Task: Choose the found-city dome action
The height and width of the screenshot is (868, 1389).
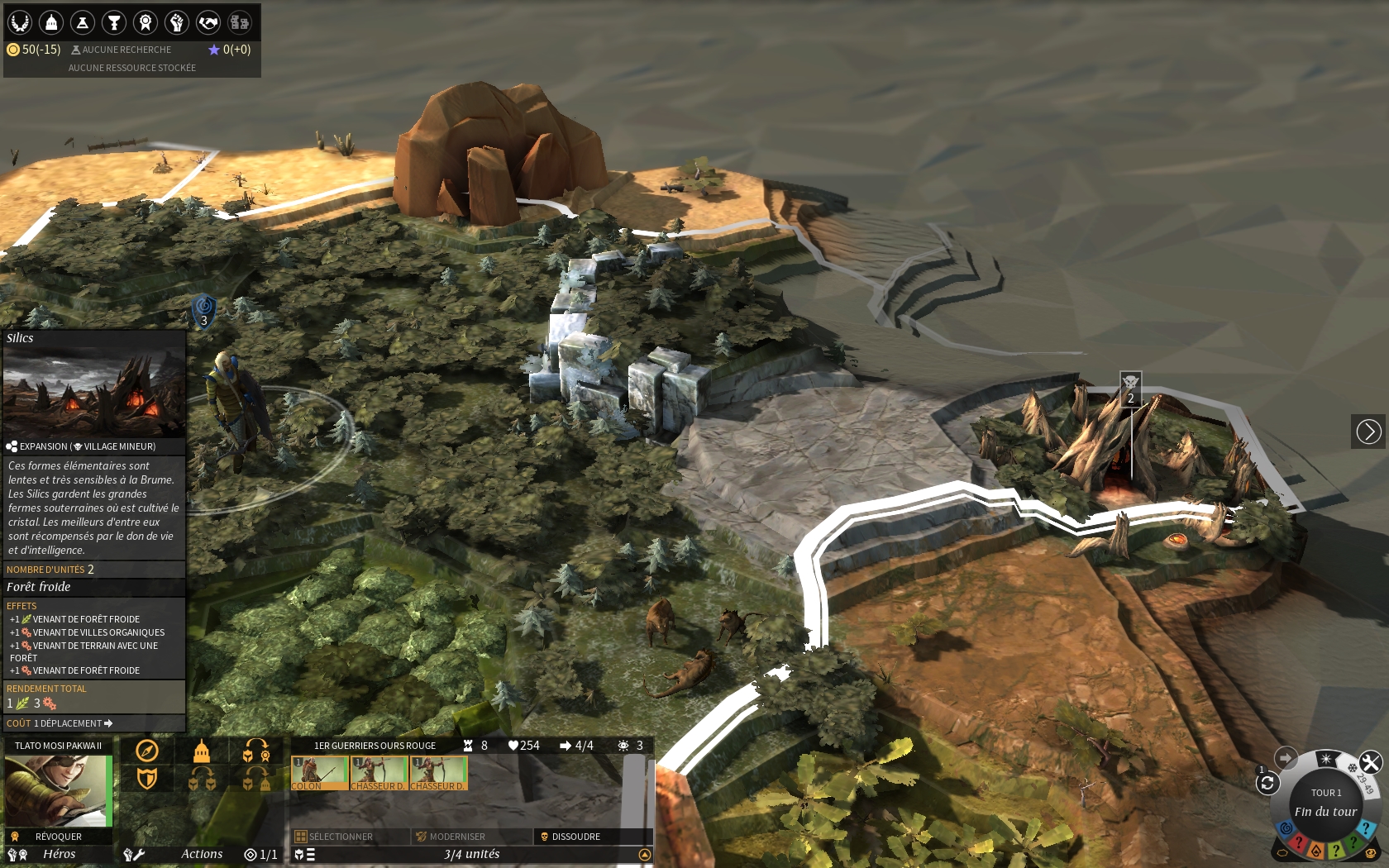Action: click(202, 751)
